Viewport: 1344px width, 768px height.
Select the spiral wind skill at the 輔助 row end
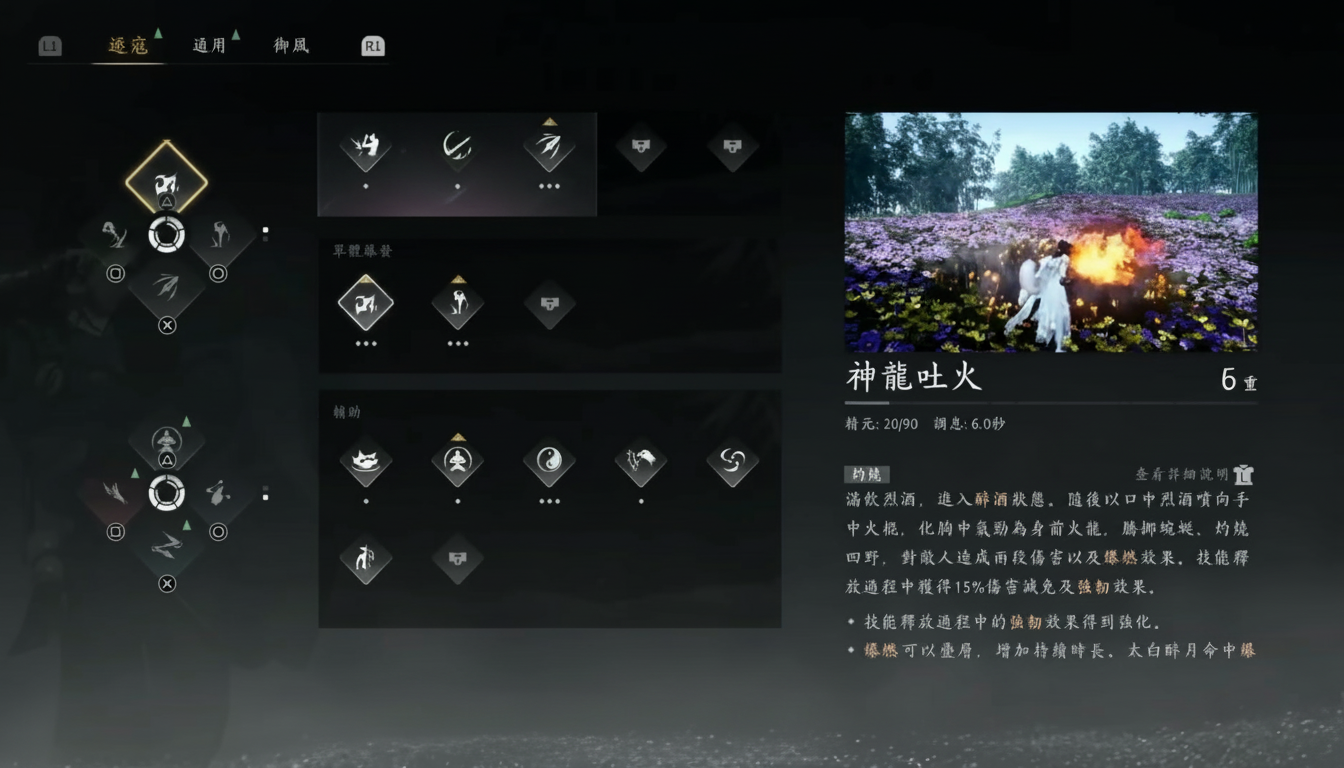click(x=733, y=462)
